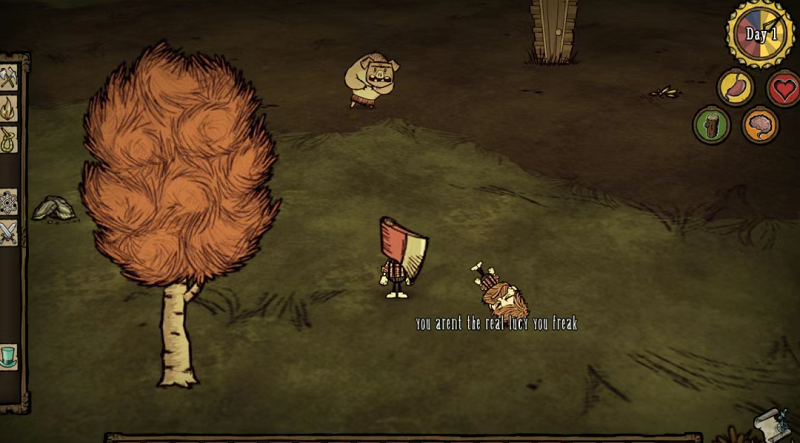The image size is (800, 443).
Task: Open the Fight tab with crossed swords
Action: (9, 232)
